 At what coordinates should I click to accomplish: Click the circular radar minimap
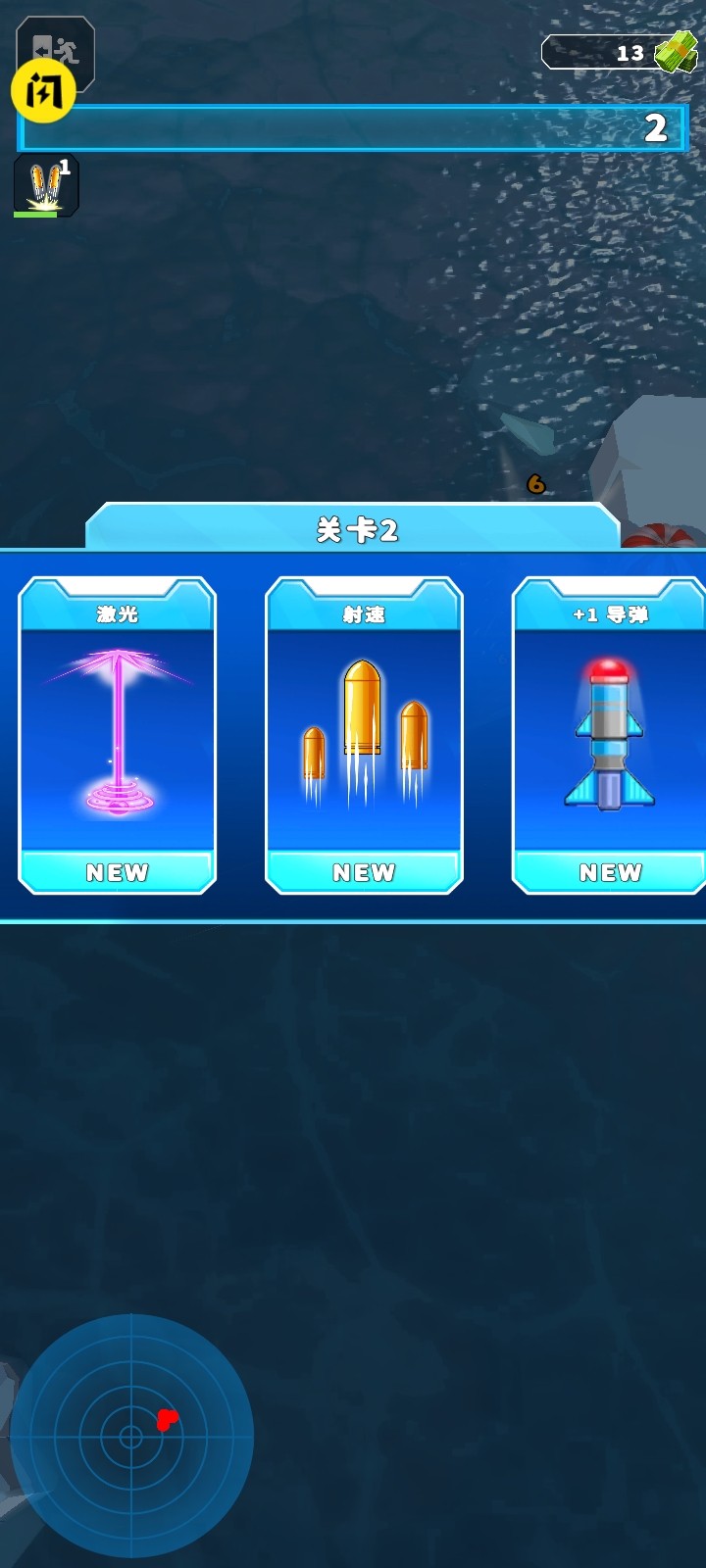(131, 1437)
